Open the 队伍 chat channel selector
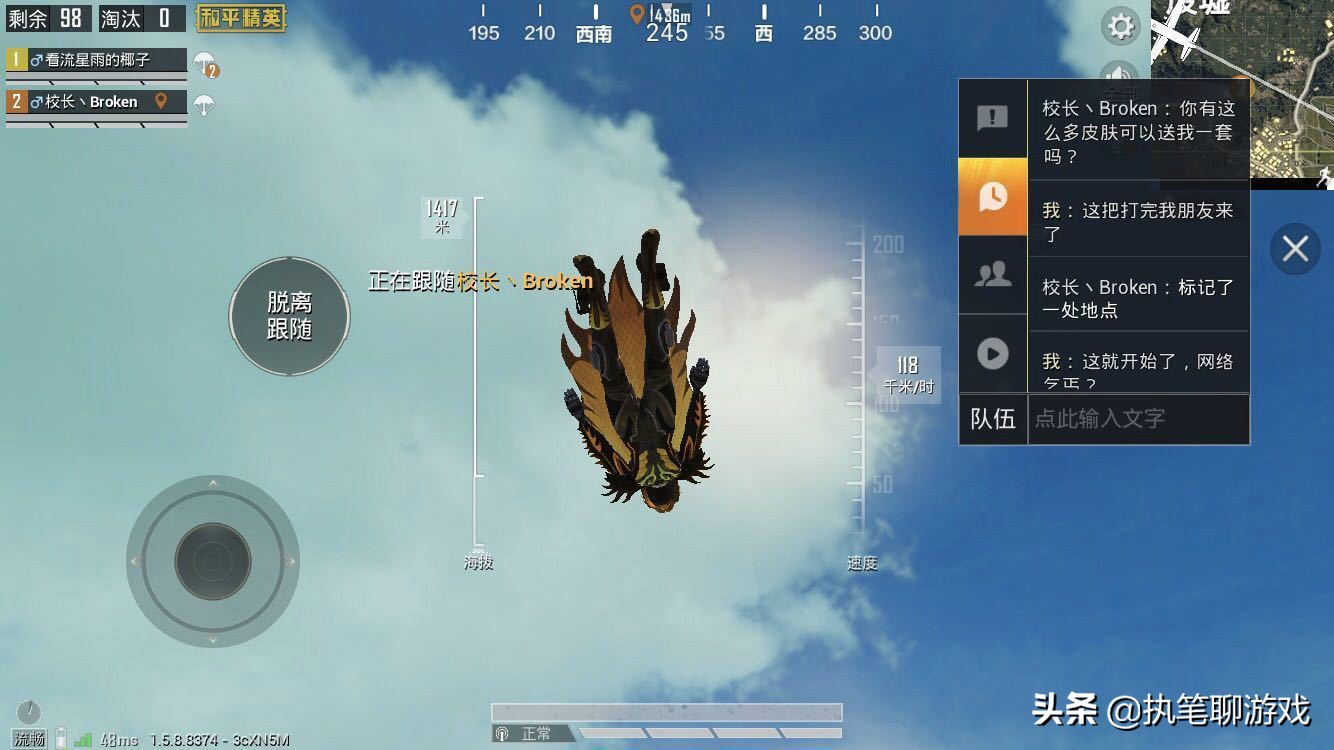This screenshot has height=750, width=1334. point(993,419)
